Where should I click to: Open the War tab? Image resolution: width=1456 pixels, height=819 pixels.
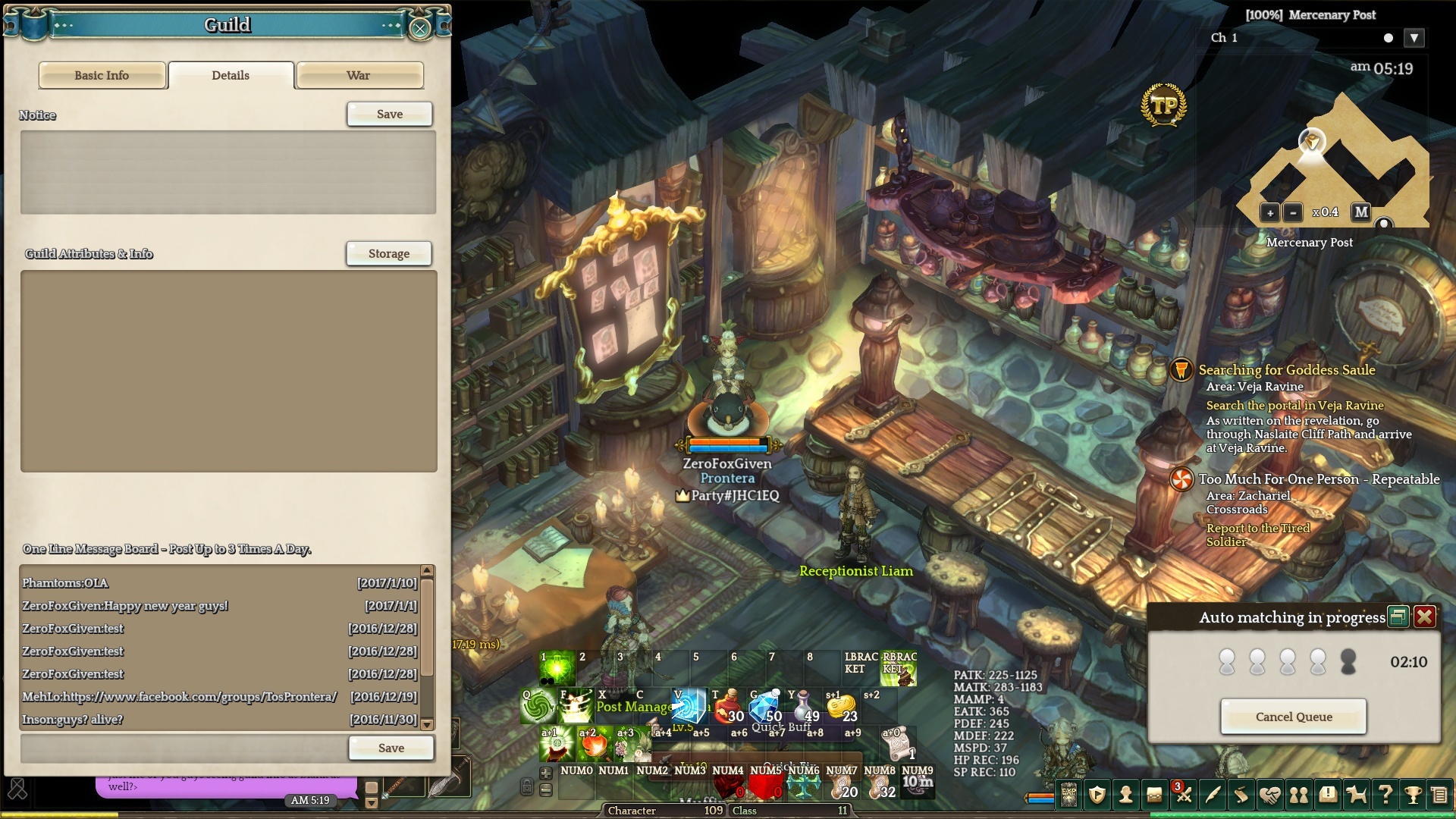359,75
